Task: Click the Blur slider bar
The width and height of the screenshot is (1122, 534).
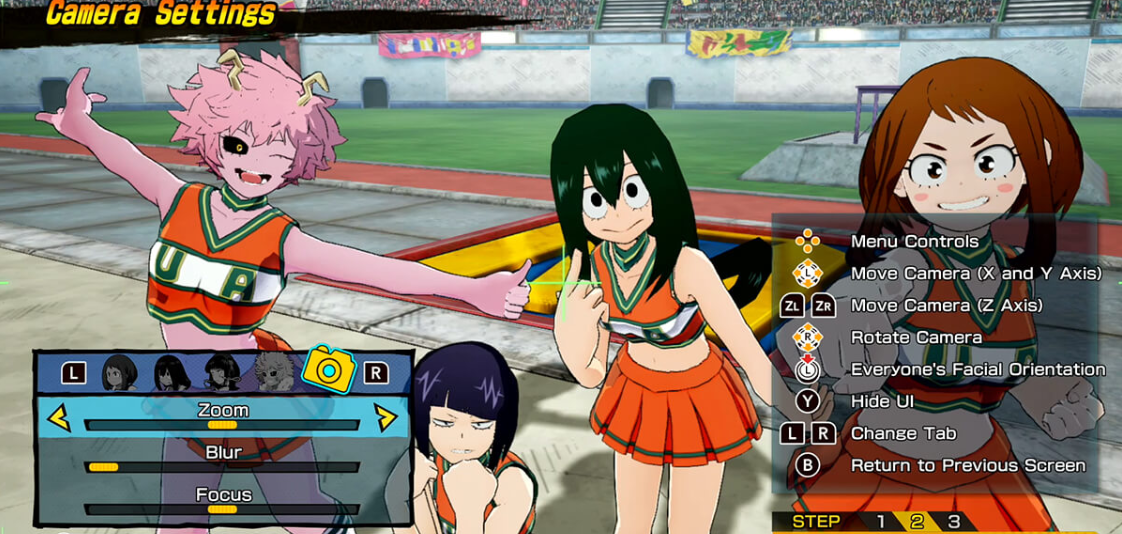Action: coord(222,467)
